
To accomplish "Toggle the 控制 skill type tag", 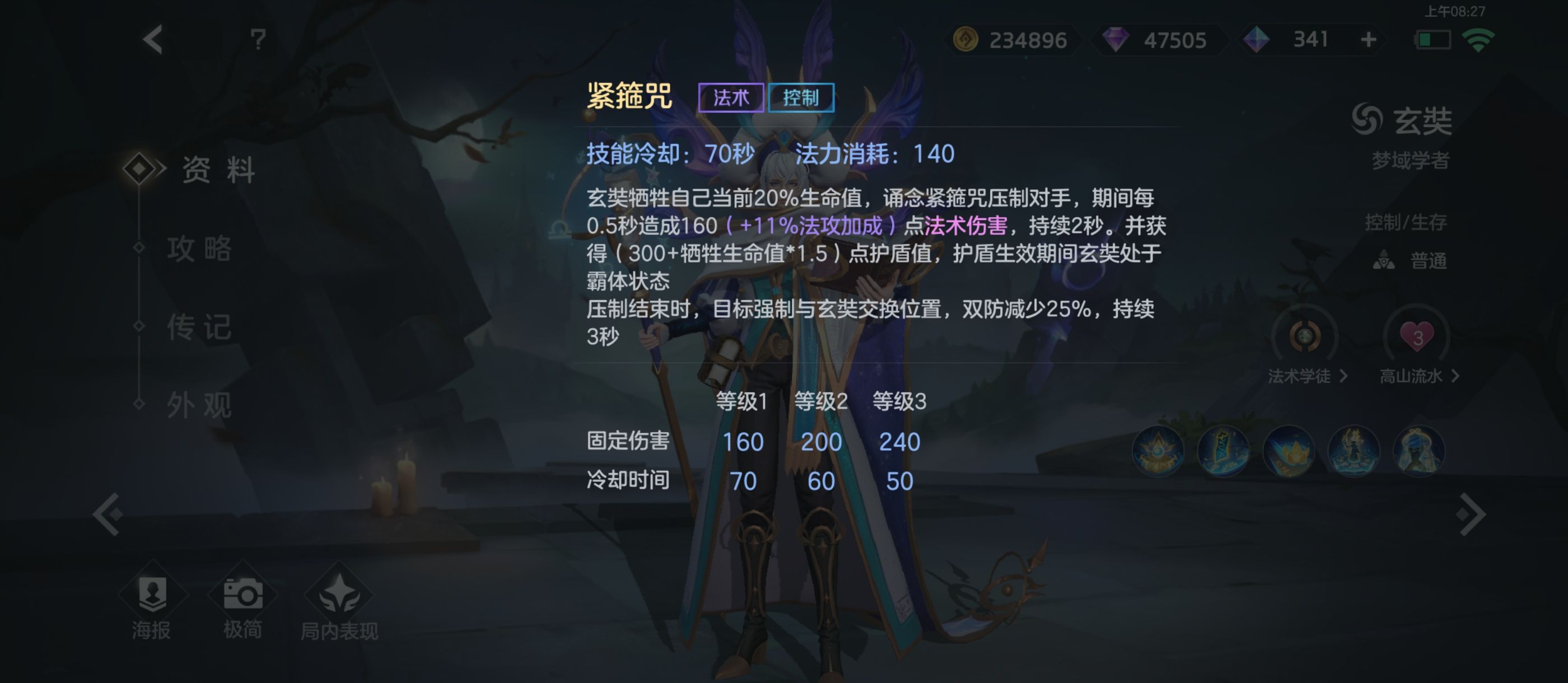I will [x=802, y=97].
